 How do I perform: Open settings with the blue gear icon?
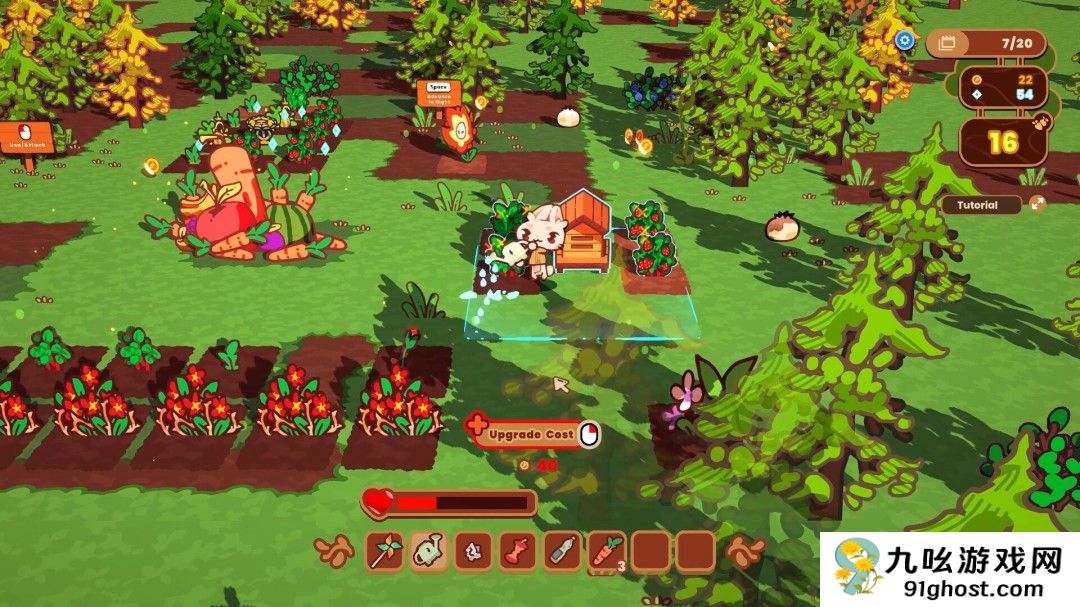(905, 41)
